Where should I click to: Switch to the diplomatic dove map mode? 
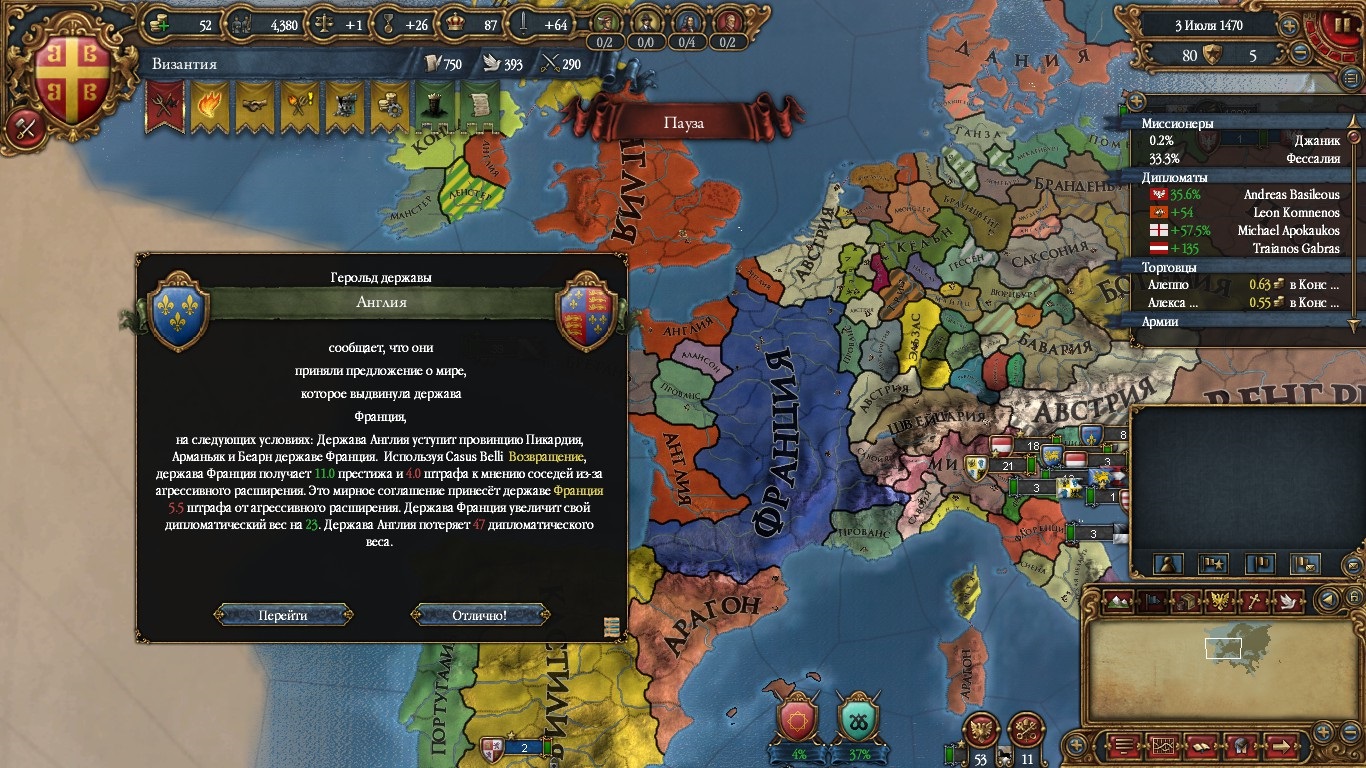(1289, 601)
